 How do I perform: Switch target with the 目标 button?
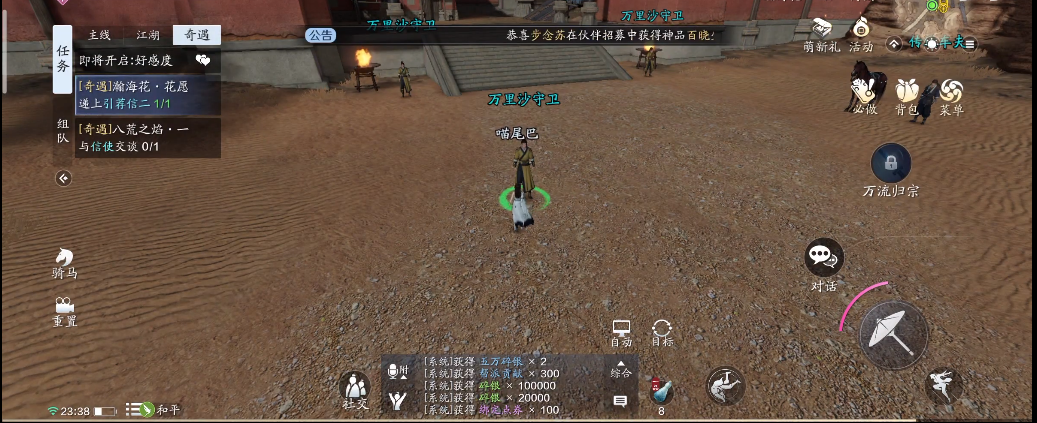pyautogui.click(x=661, y=334)
